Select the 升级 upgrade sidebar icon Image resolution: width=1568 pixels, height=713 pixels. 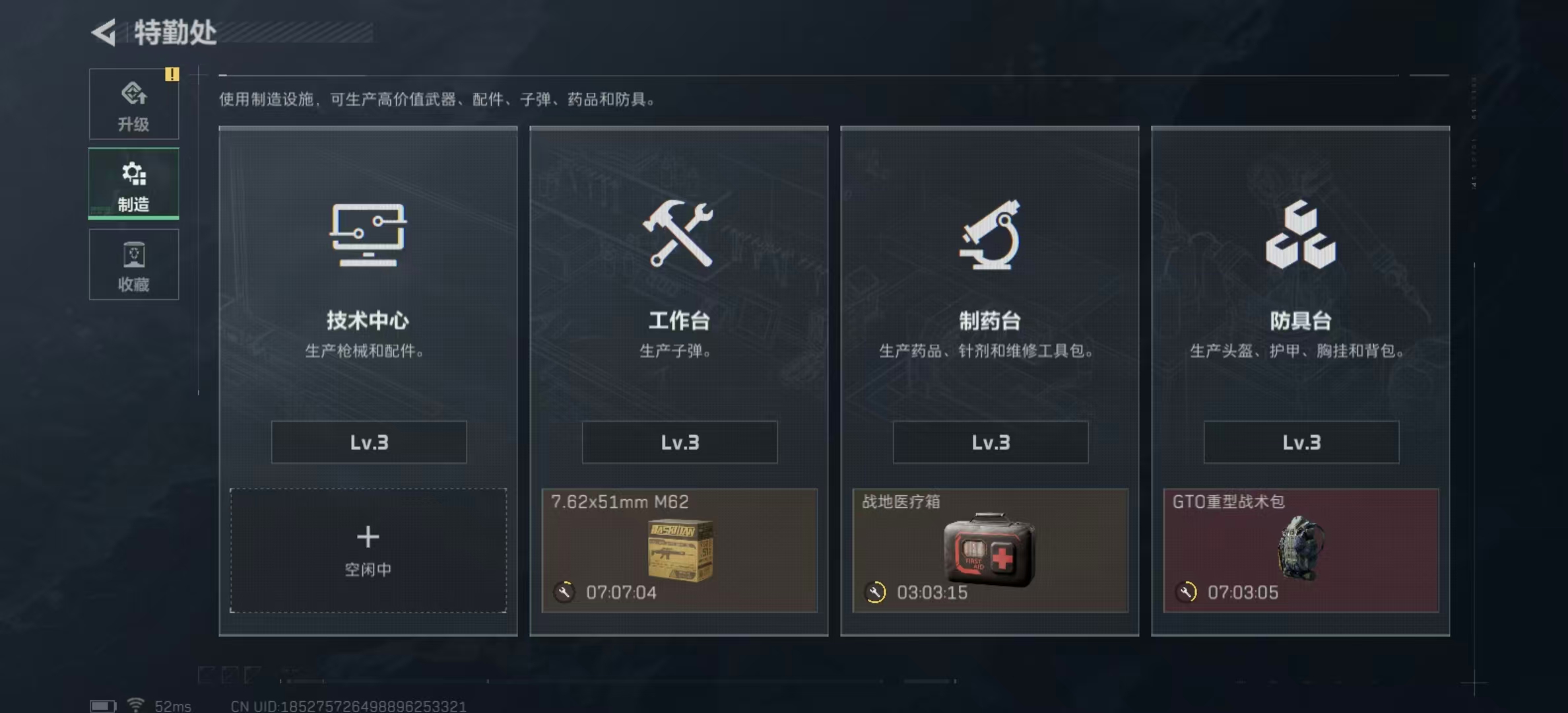(134, 96)
